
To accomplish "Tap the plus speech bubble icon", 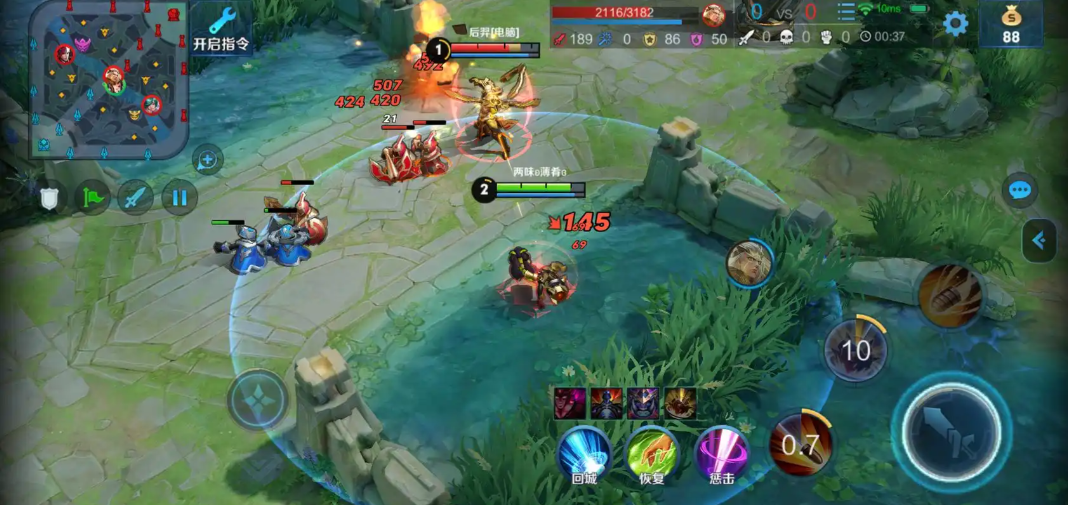I will pyautogui.click(x=207, y=159).
